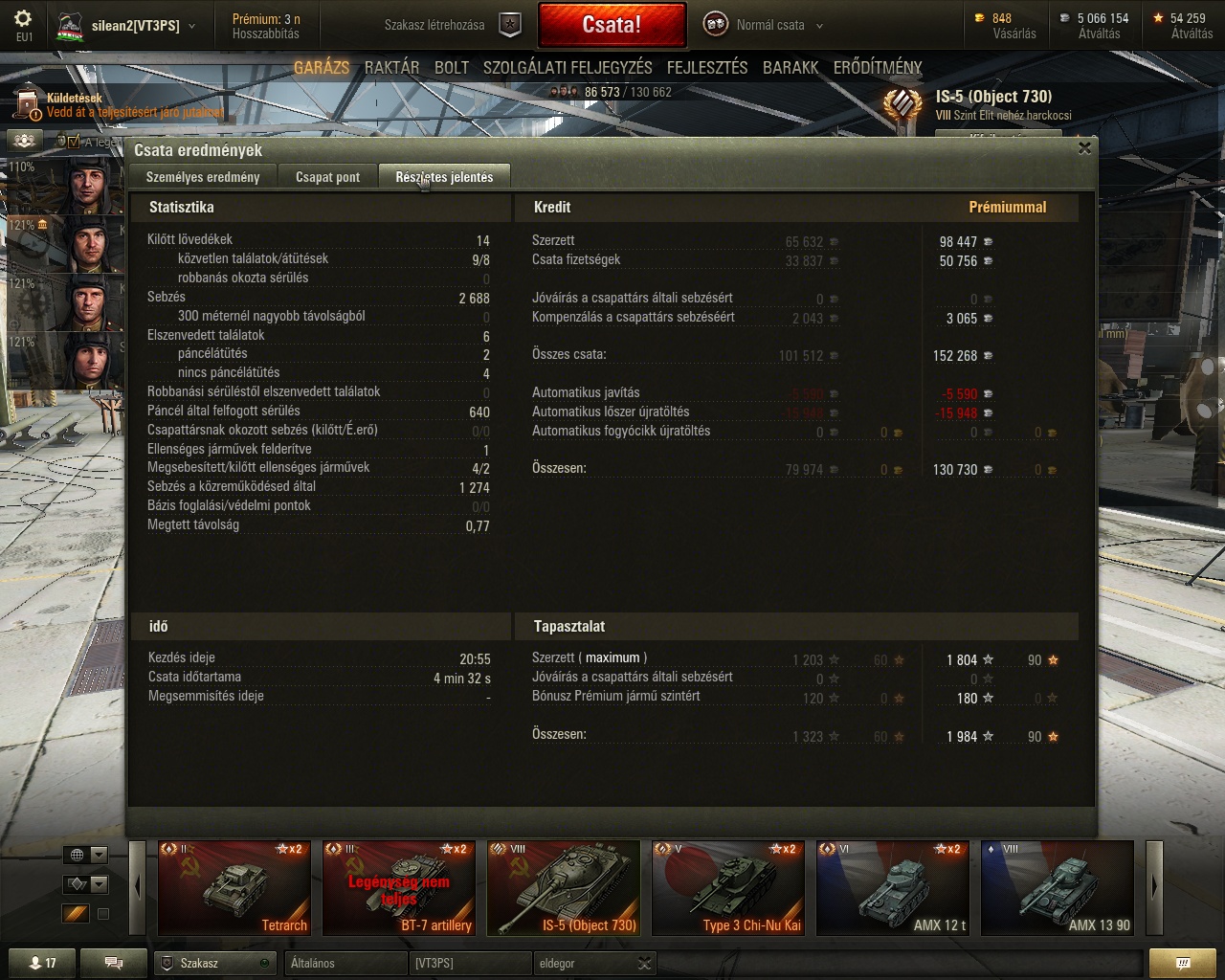The width and height of the screenshot is (1225, 980).
Task: Go to the BOLT shop menu
Action: (x=452, y=68)
